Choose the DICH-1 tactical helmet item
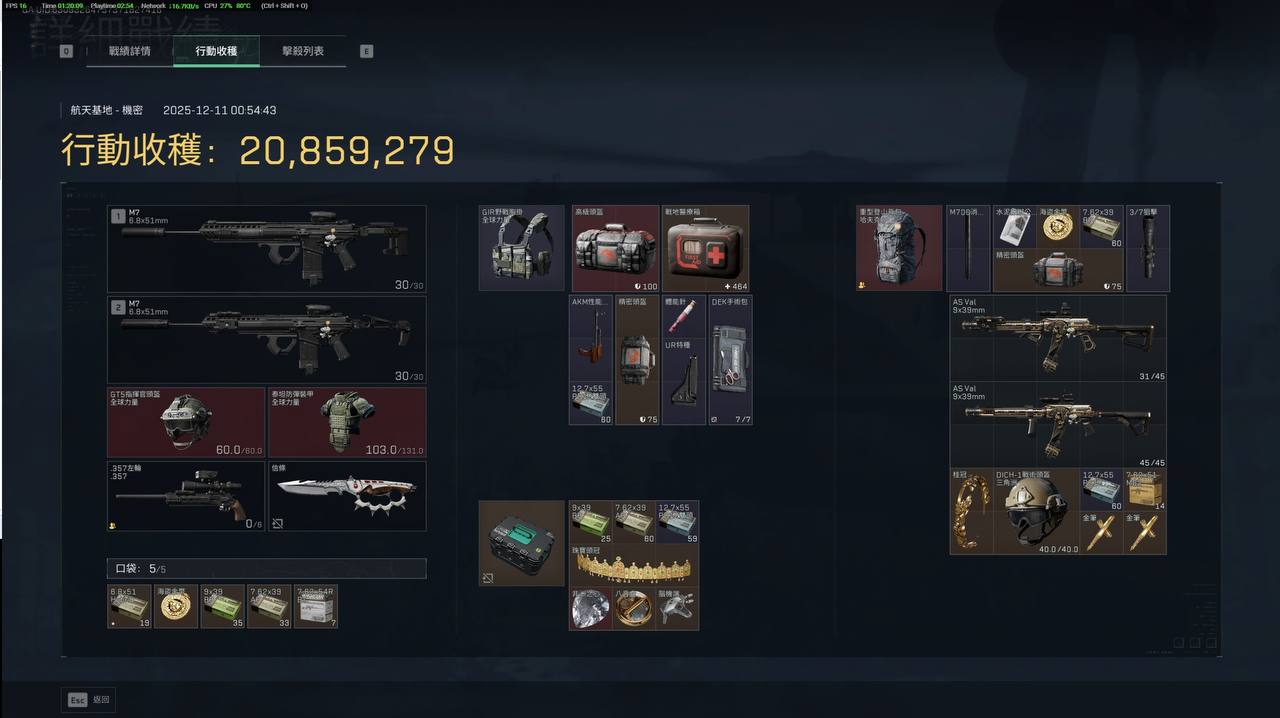Image resolution: width=1280 pixels, height=718 pixels. [1036, 511]
